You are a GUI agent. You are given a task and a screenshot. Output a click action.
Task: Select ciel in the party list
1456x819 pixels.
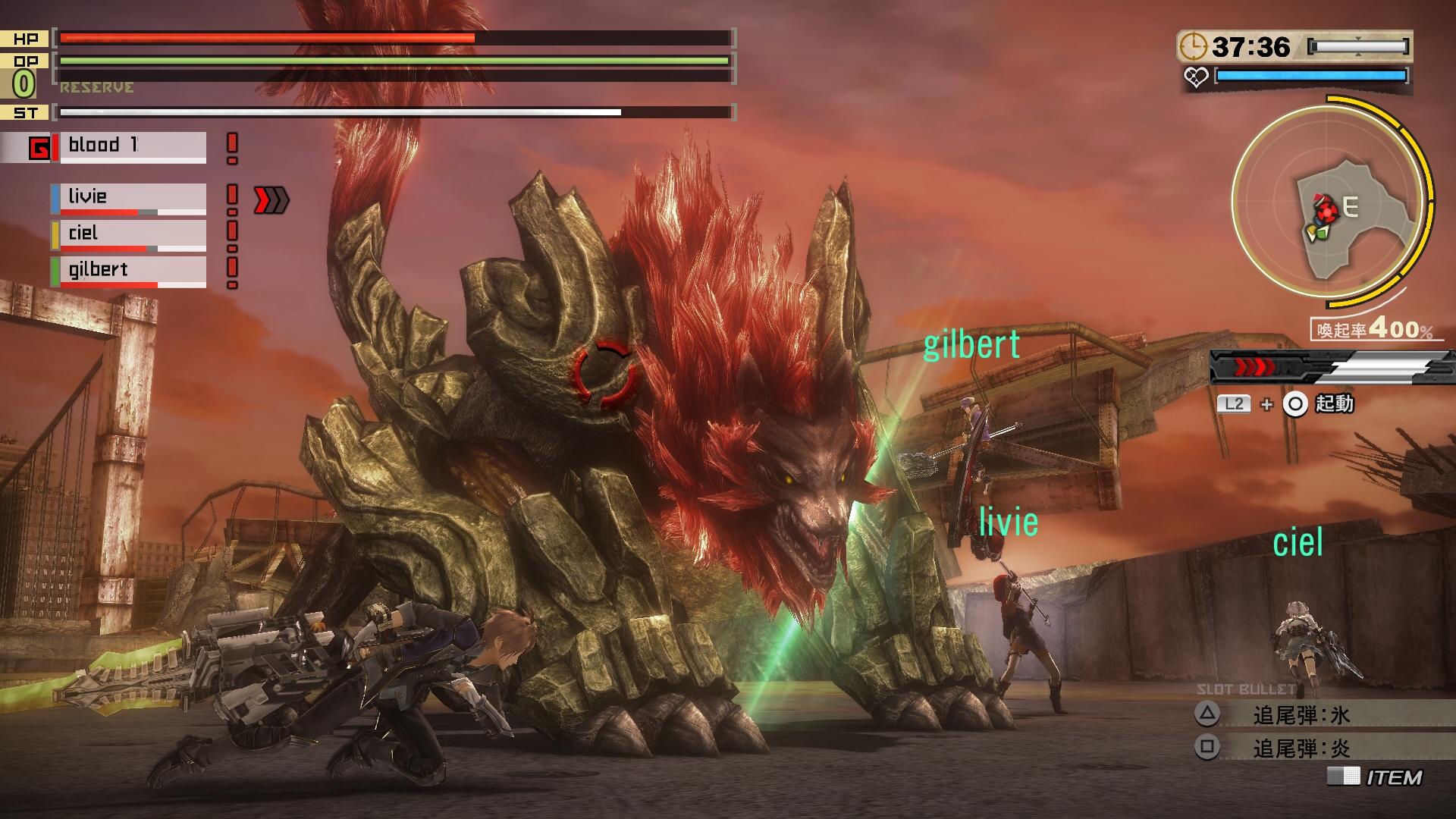click(x=129, y=234)
